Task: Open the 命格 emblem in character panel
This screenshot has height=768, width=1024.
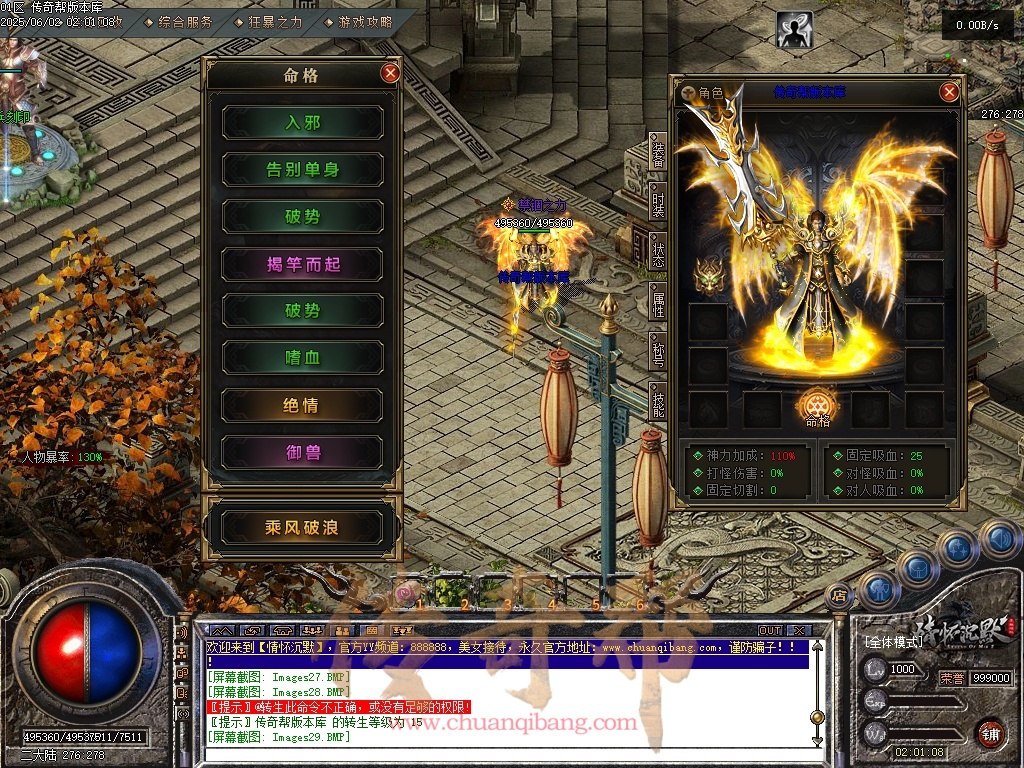Action: click(x=817, y=407)
